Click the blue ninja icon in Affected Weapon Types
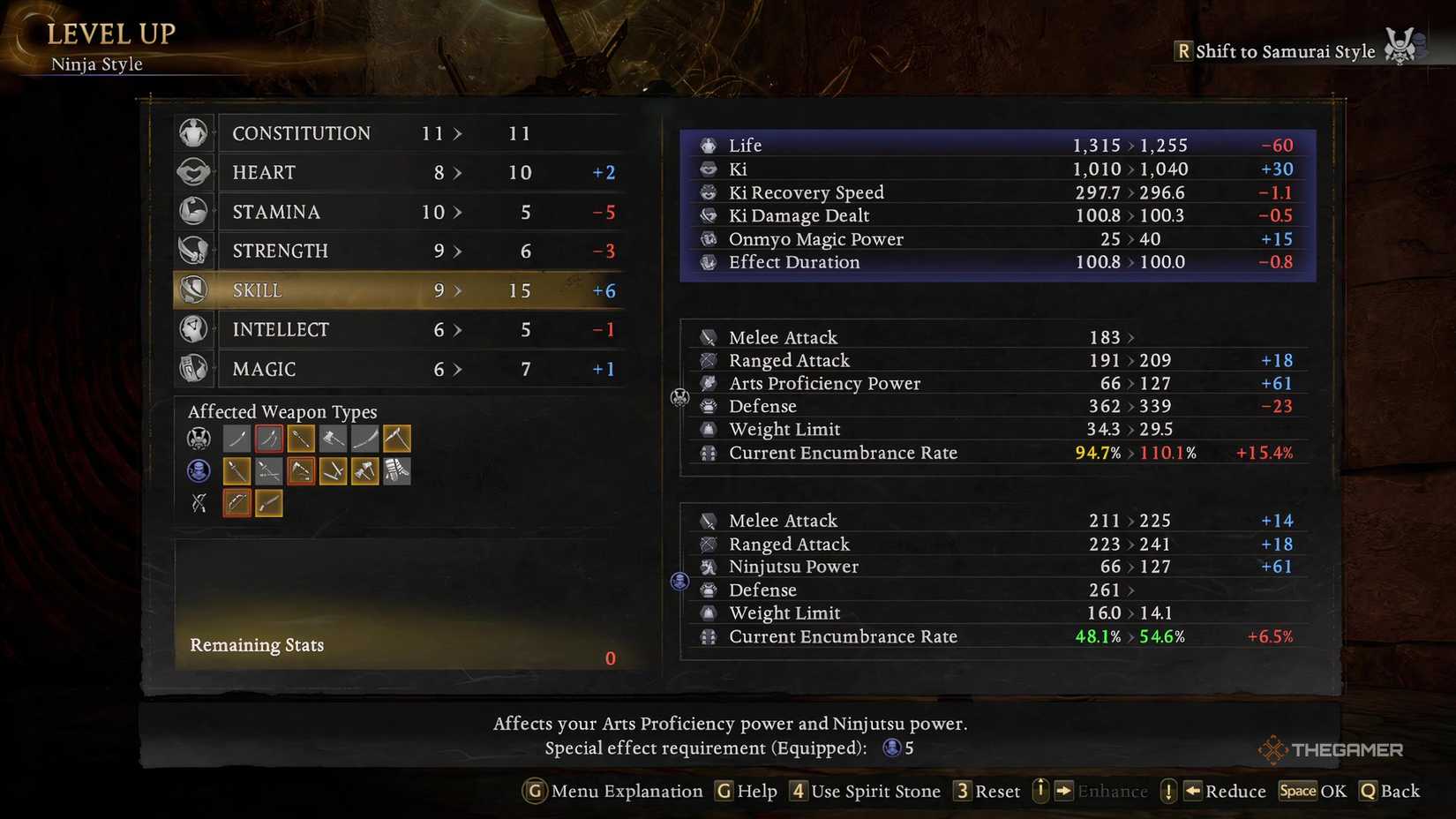Viewport: 1456px width, 819px height. (199, 470)
